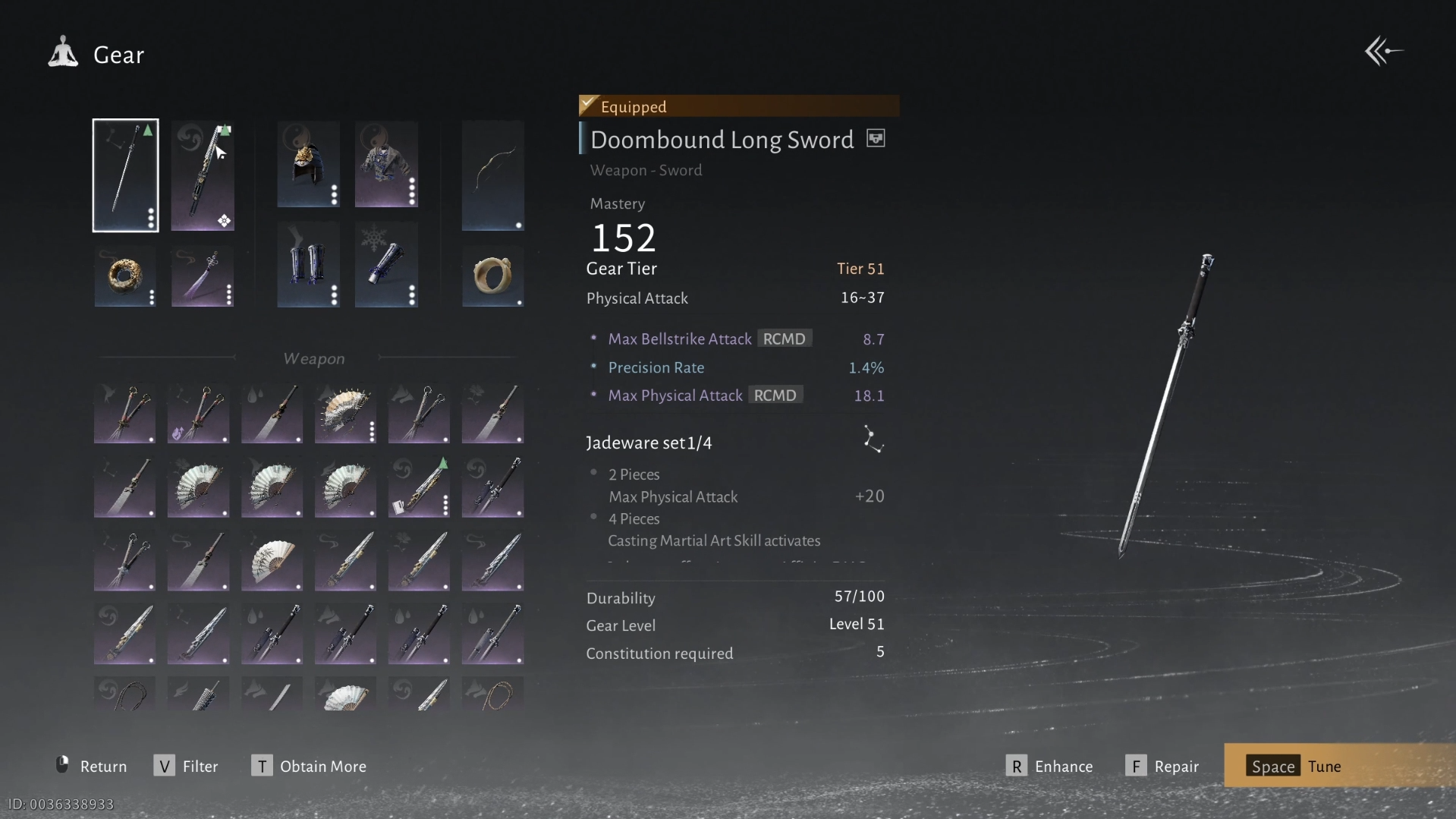Select the plain golden ring slot

click(492, 276)
